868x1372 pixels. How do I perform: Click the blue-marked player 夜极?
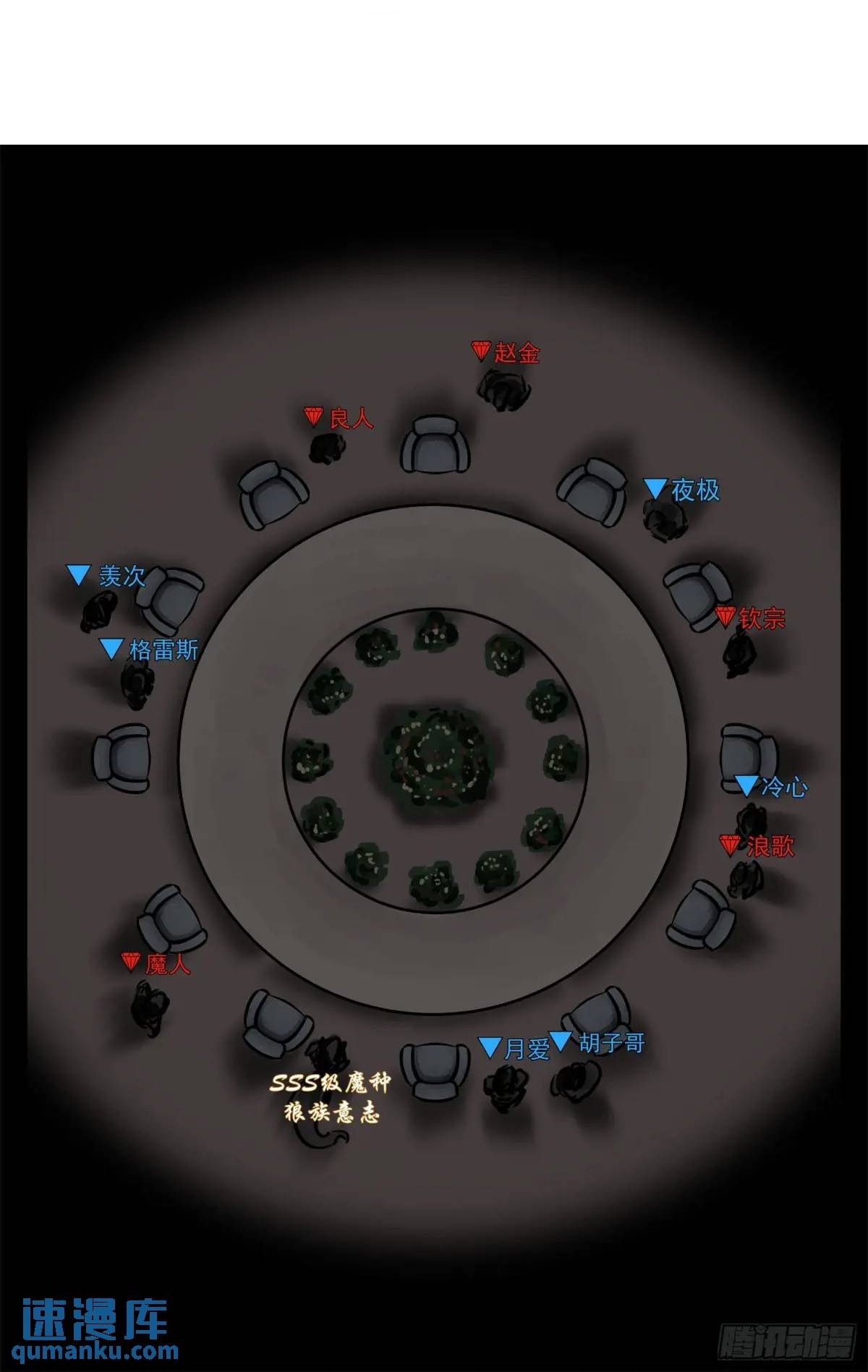tap(664, 519)
